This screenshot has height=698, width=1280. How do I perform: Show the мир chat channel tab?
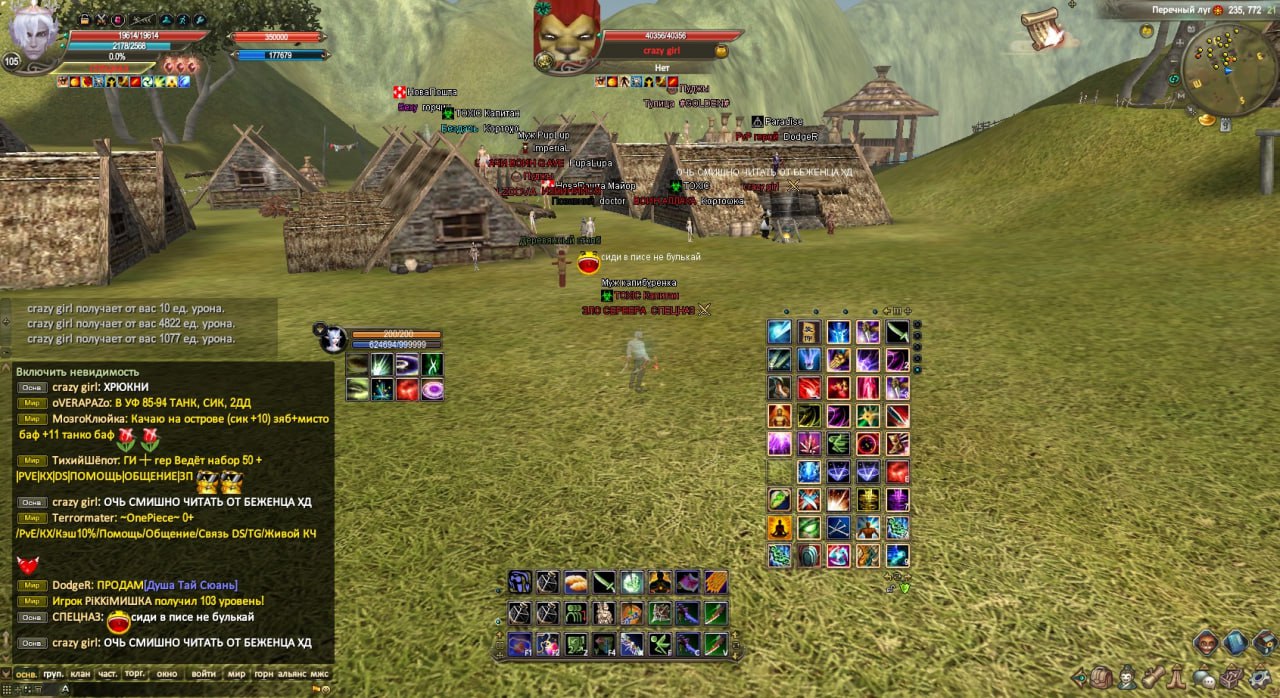pos(236,674)
